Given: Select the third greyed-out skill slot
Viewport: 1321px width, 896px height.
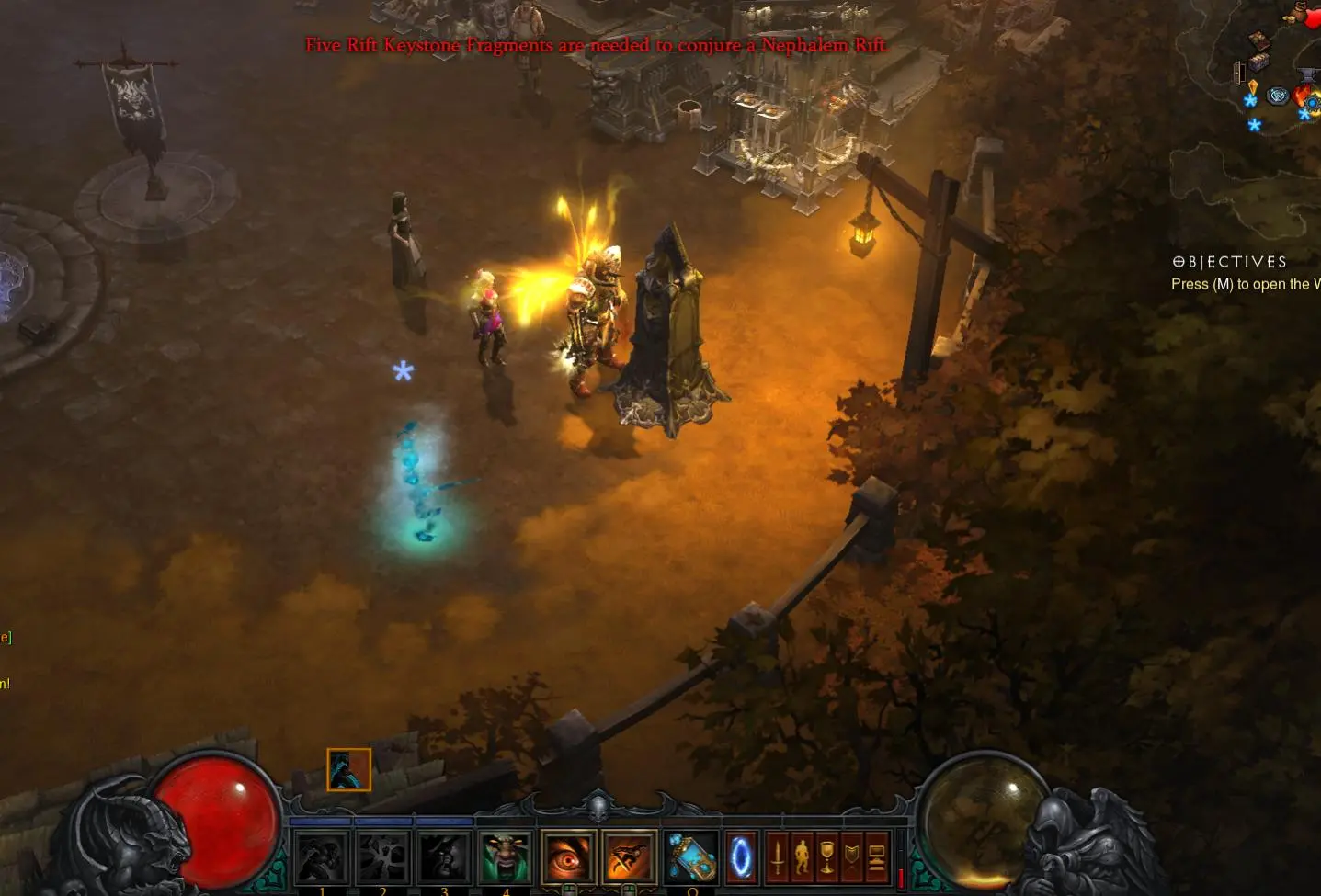Looking at the screenshot, I should coord(444,856).
